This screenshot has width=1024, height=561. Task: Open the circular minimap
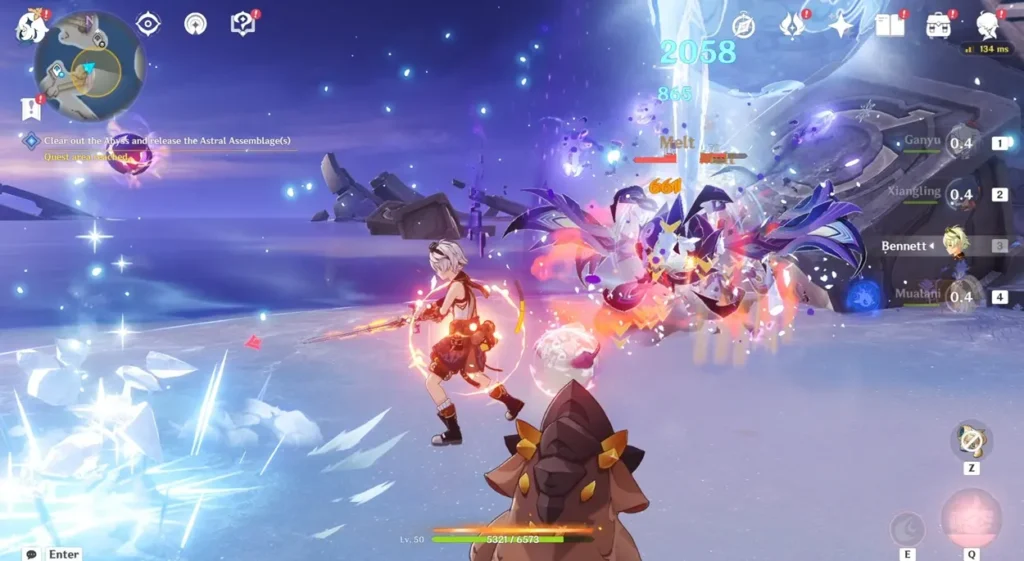click(x=90, y=68)
